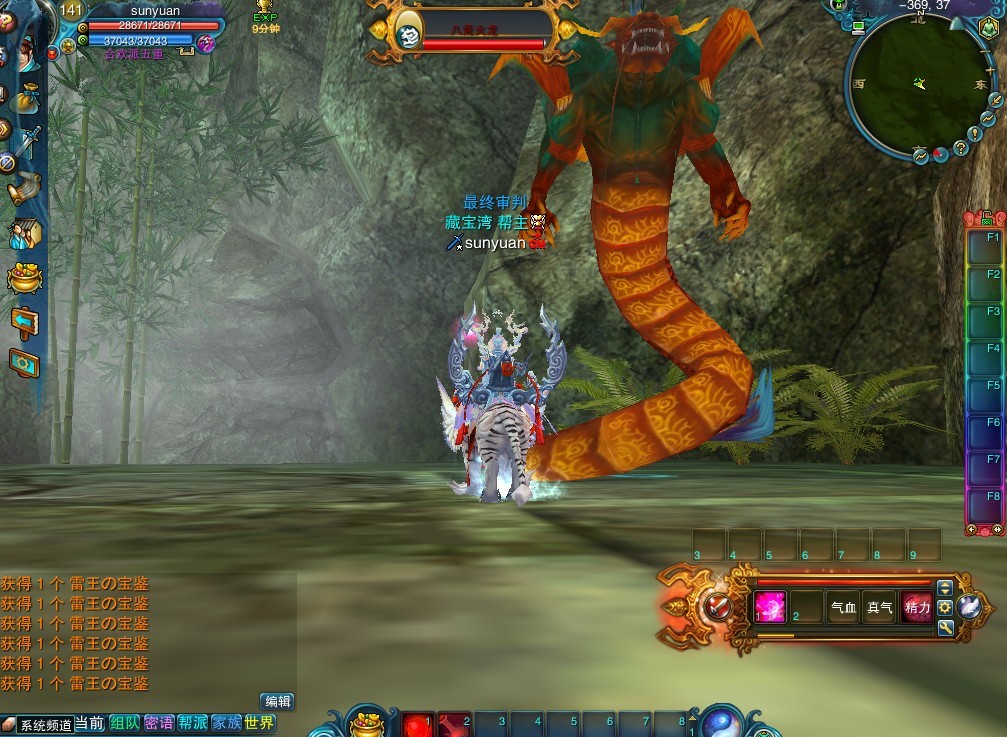The width and height of the screenshot is (1007, 737).
Task: Click the red sword attack emblem
Action: [714, 606]
